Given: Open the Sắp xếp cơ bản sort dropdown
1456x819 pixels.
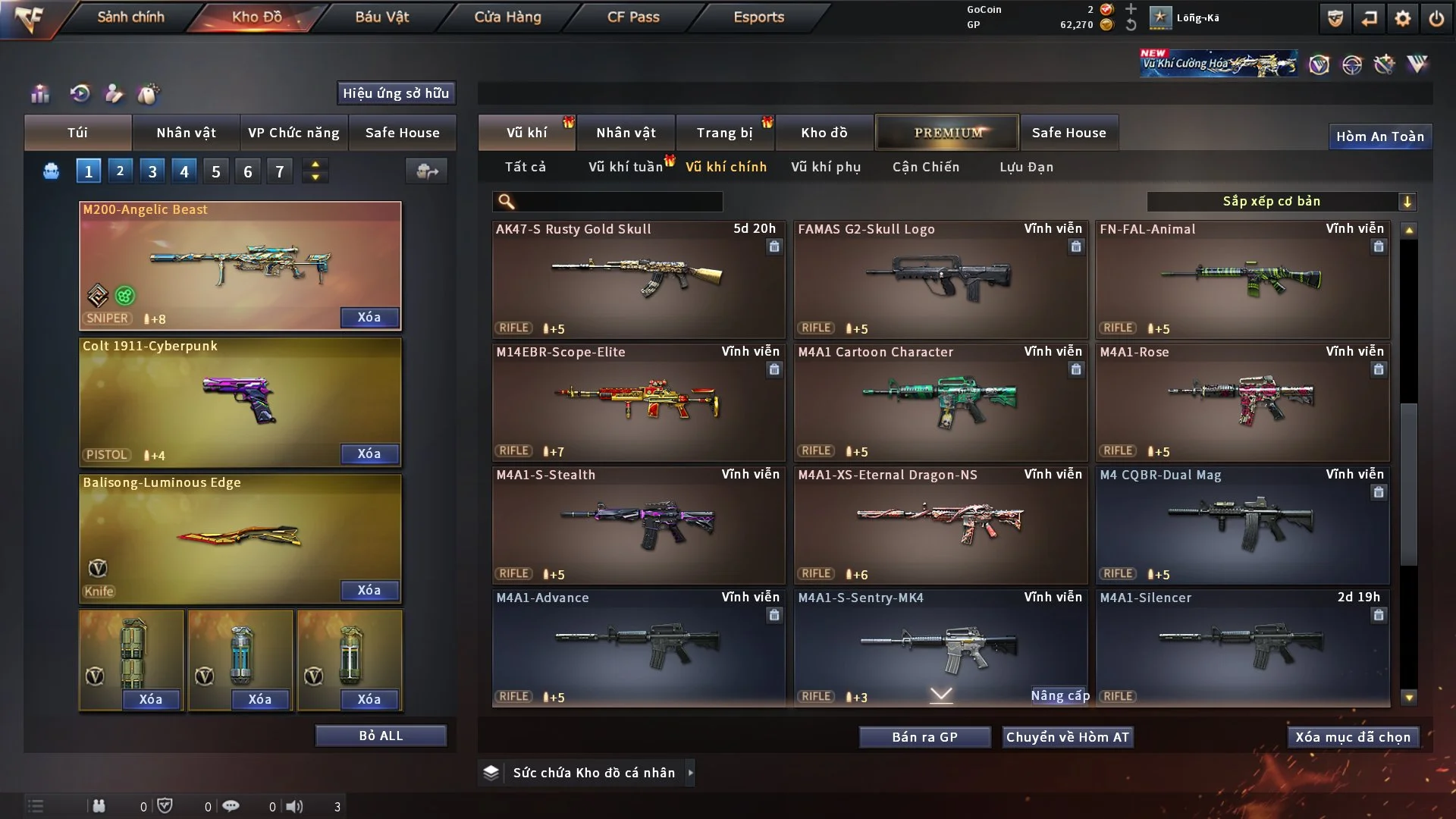Looking at the screenshot, I should click(1281, 202).
